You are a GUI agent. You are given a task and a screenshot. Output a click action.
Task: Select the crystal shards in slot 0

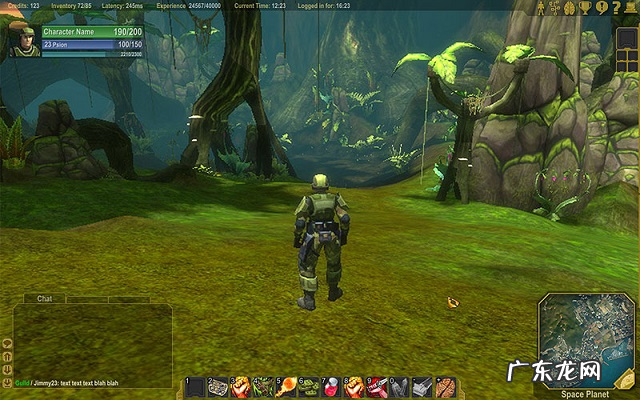[399, 386]
